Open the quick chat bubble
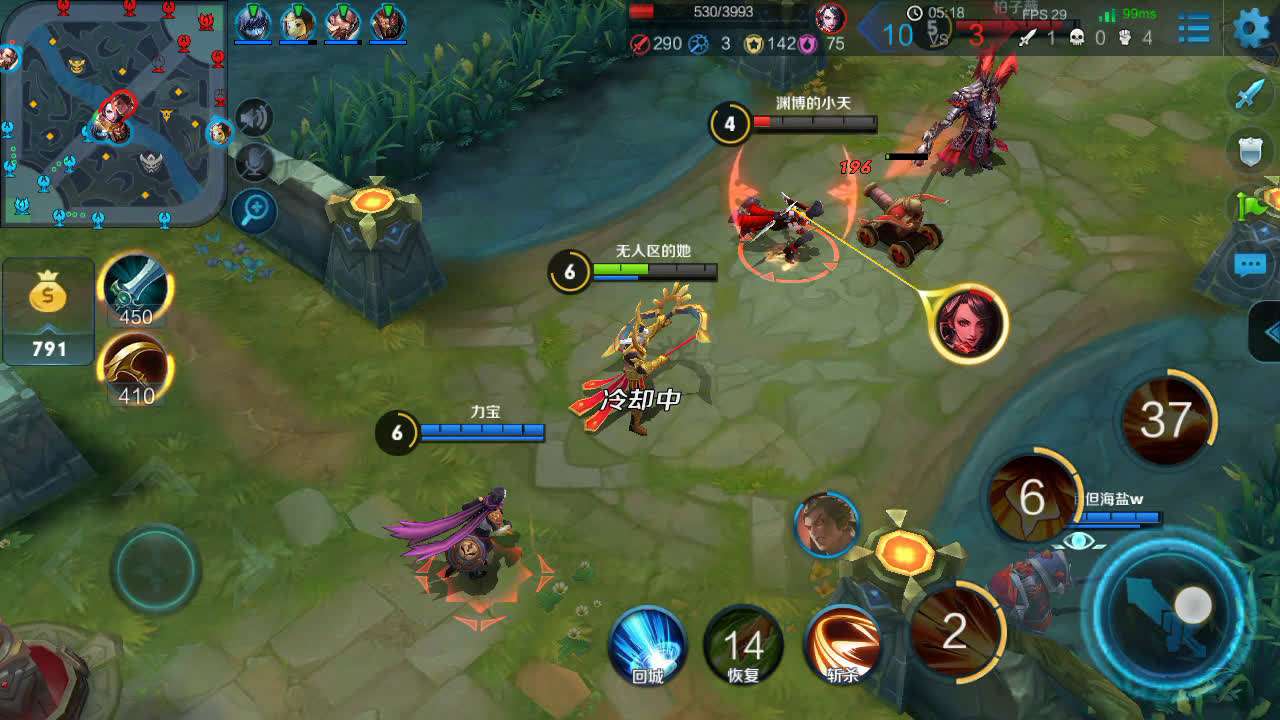Viewport: 1280px width, 720px height. [1251, 266]
